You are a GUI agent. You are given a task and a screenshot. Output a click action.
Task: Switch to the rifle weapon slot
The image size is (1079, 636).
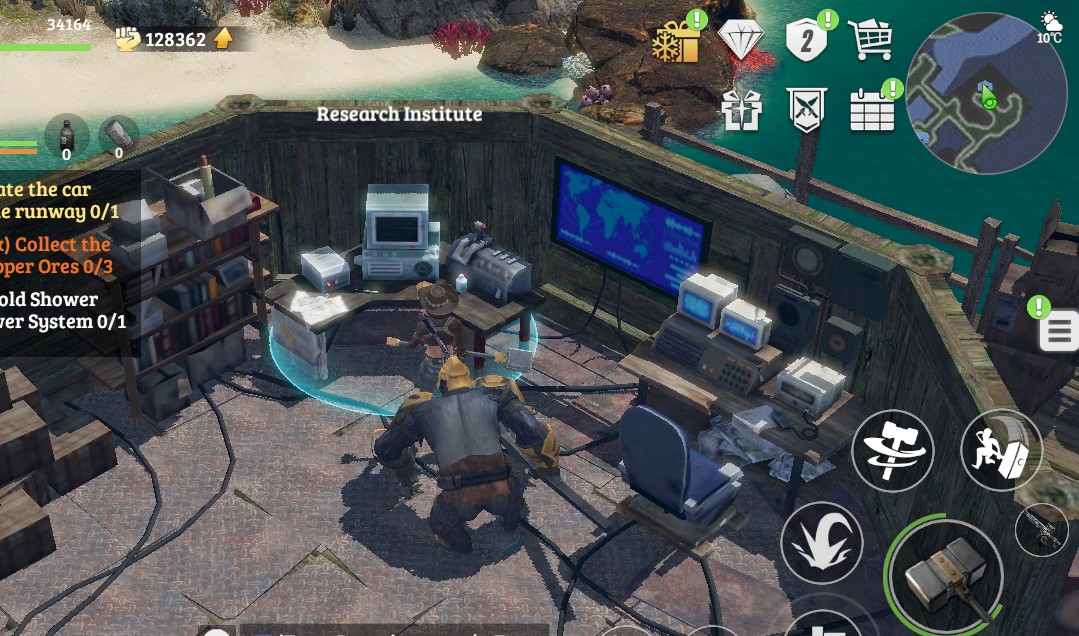click(1042, 529)
